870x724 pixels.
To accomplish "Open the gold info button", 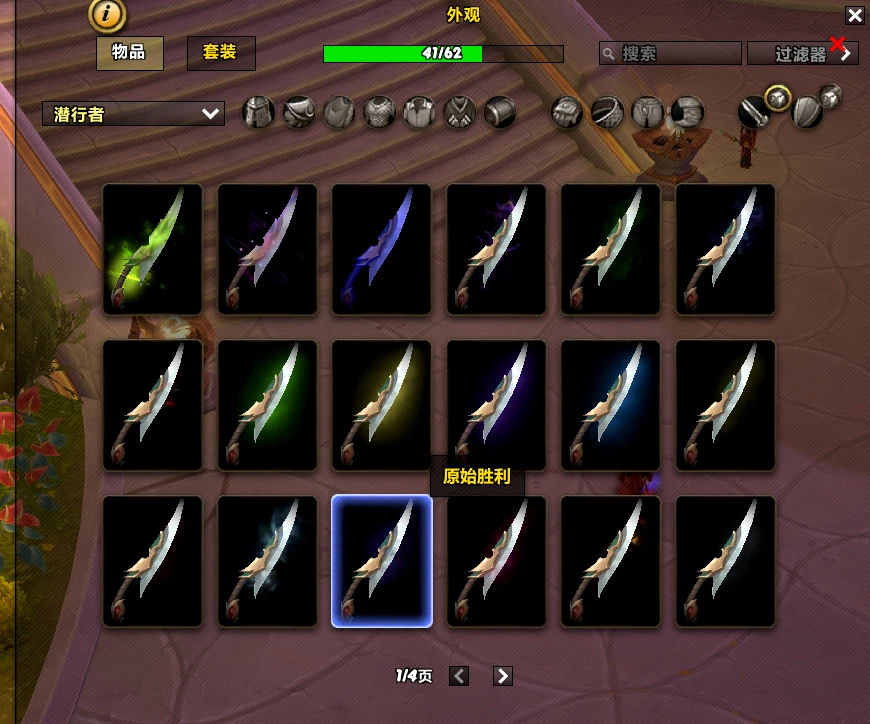I will [107, 14].
